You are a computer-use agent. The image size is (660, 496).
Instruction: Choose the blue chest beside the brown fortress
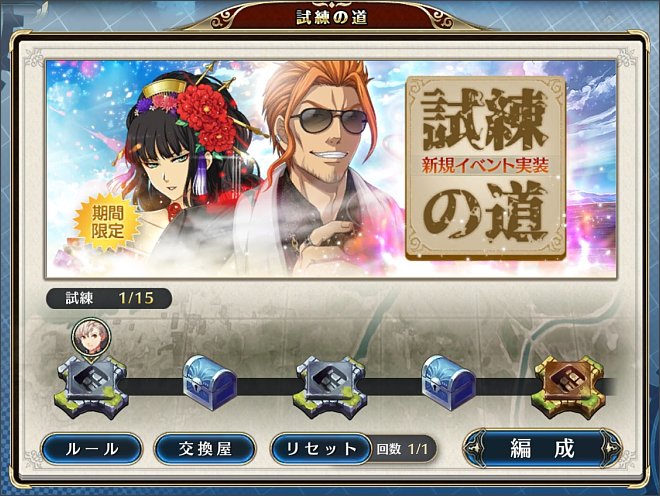(447, 381)
